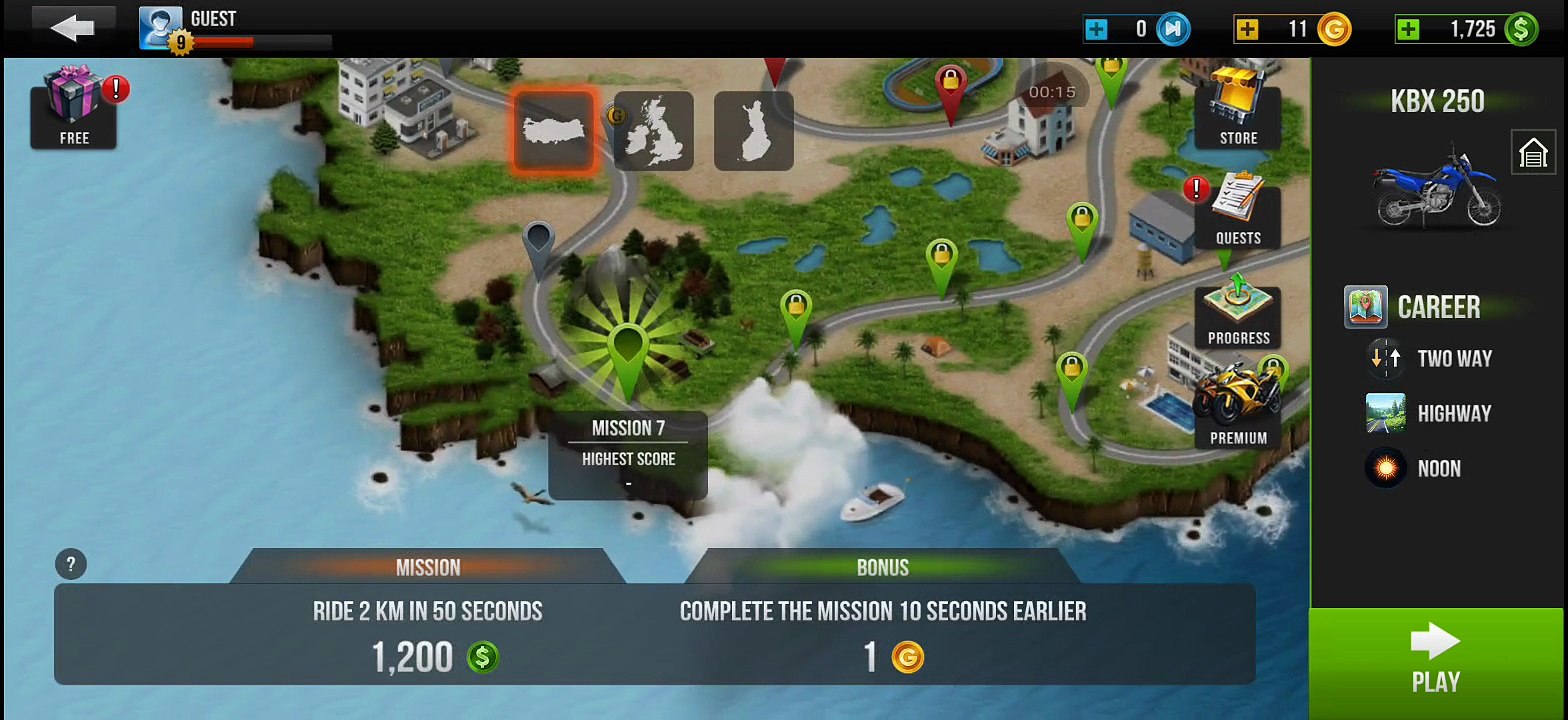
Task: Open the Guest player profile
Action: 161,28
